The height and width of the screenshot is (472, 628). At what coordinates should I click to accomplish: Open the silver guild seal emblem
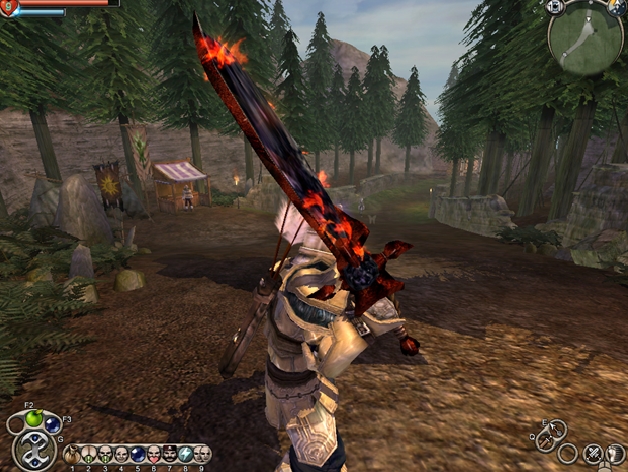[x=35, y=451]
